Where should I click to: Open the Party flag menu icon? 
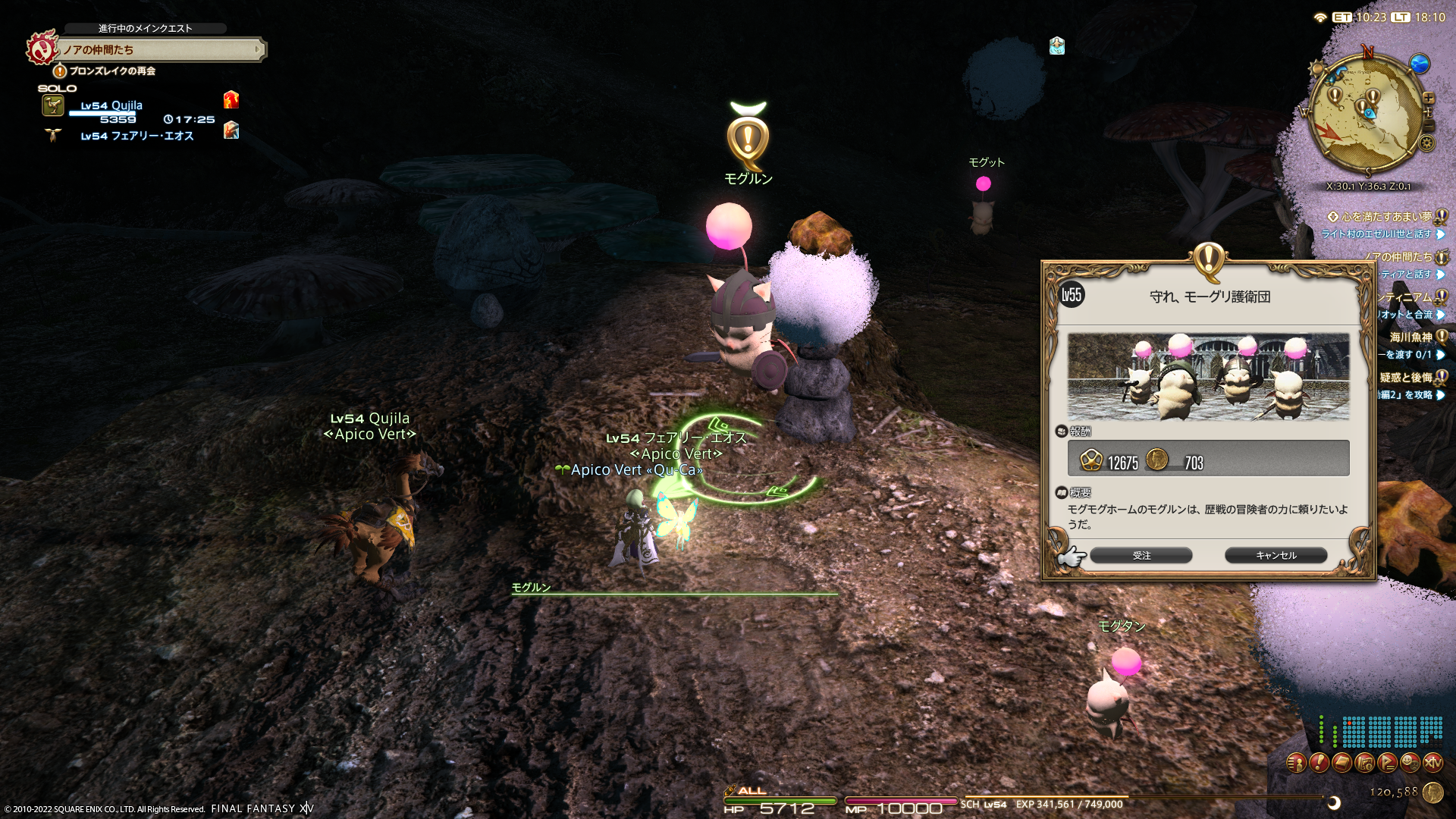(x=1387, y=762)
